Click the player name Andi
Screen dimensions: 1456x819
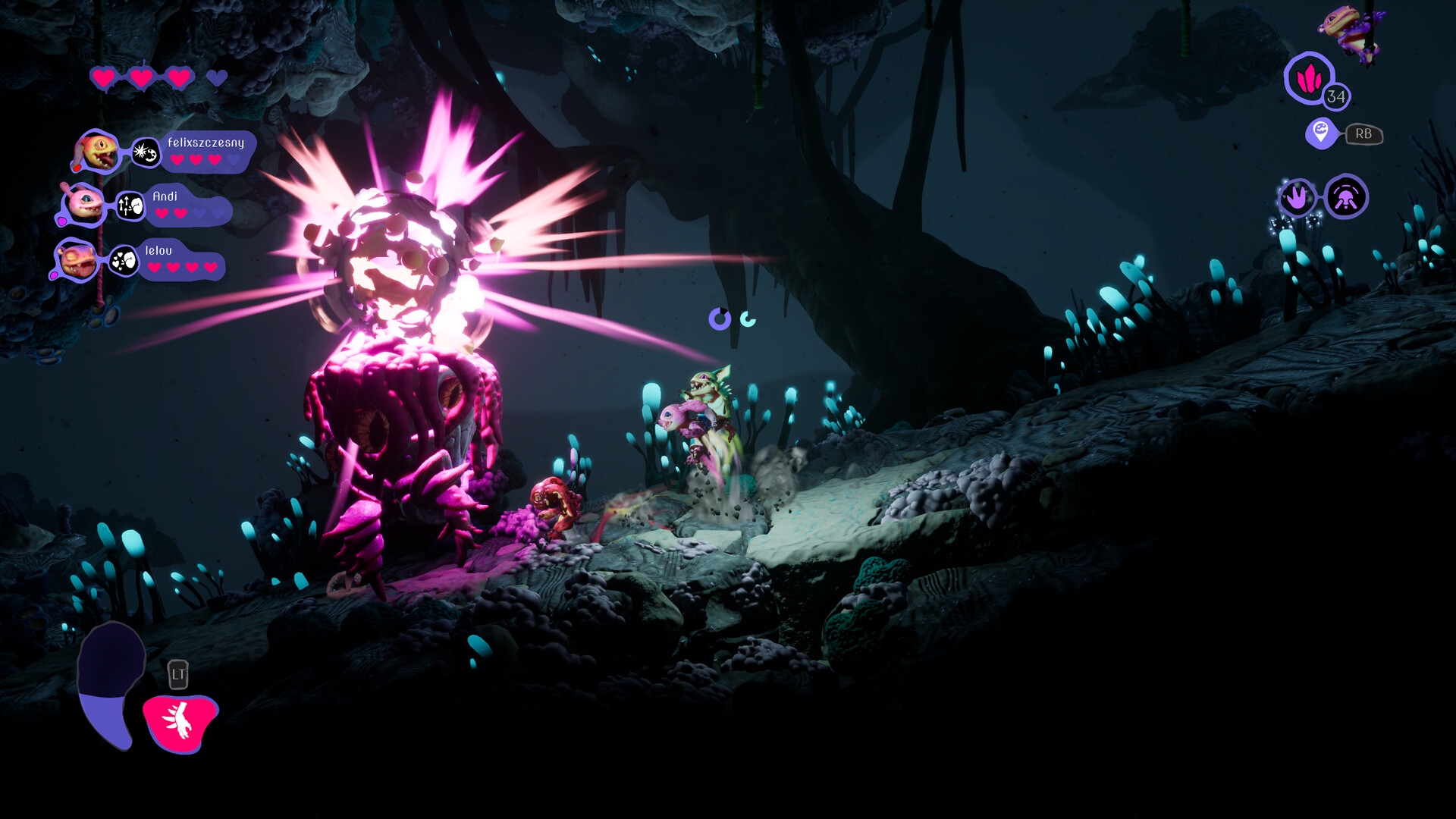click(x=165, y=196)
